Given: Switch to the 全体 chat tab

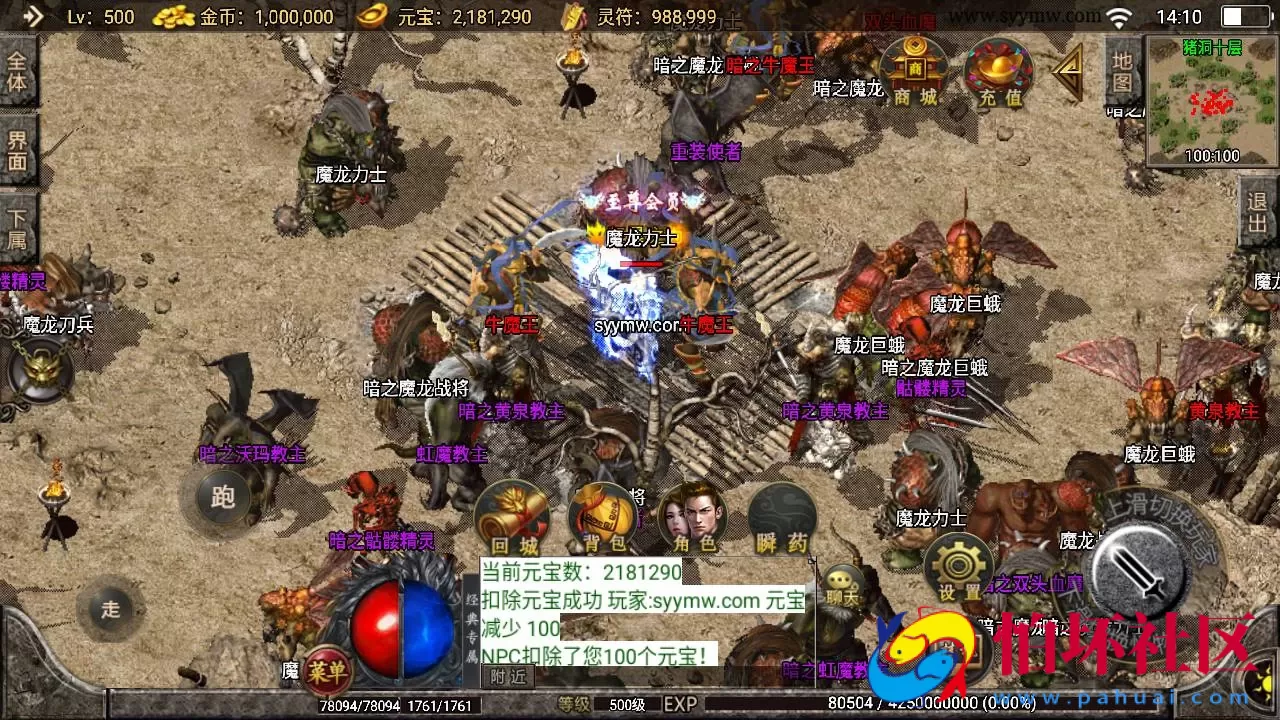Looking at the screenshot, I should tap(18, 70).
